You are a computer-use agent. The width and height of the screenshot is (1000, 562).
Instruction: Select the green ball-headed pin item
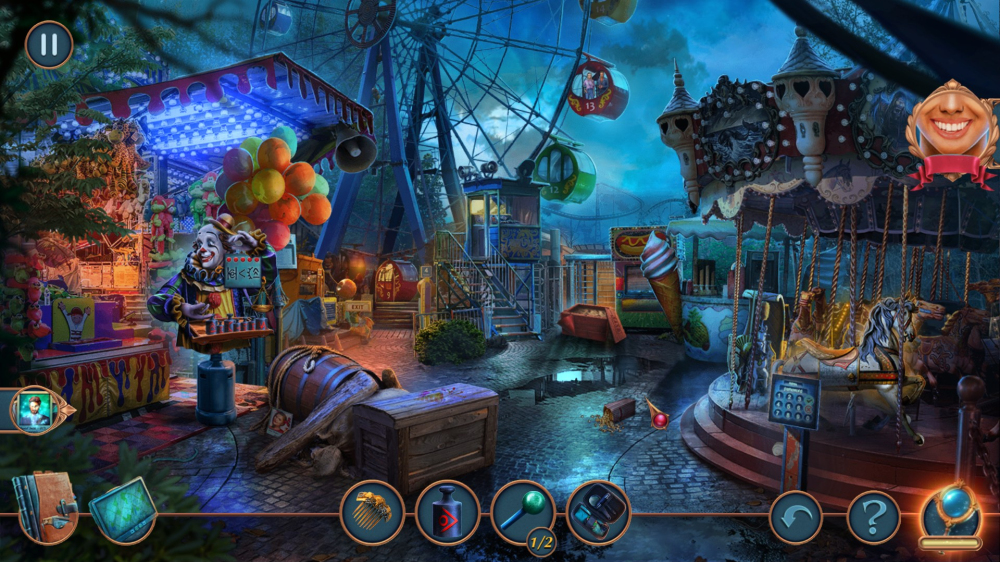[x=522, y=511]
